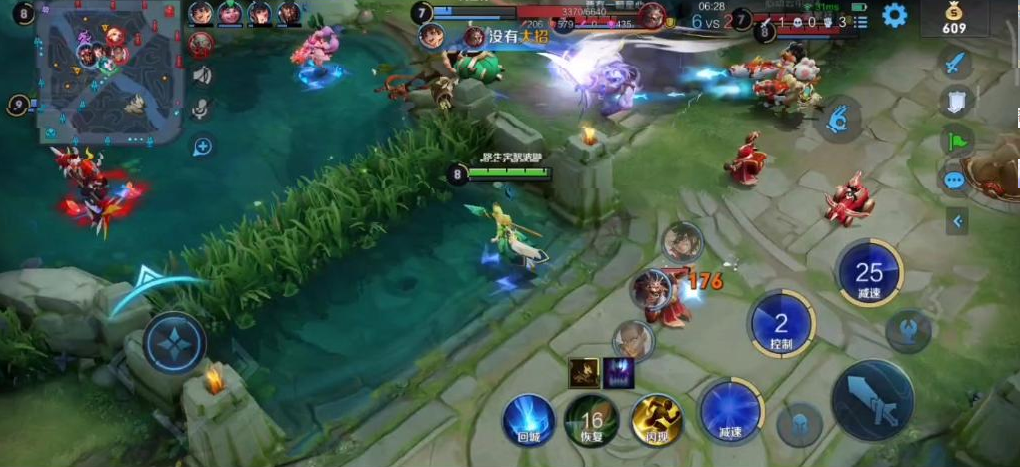The width and height of the screenshot is (1020, 467).
Task: Toggle the speaker voice output
Action: (202, 75)
